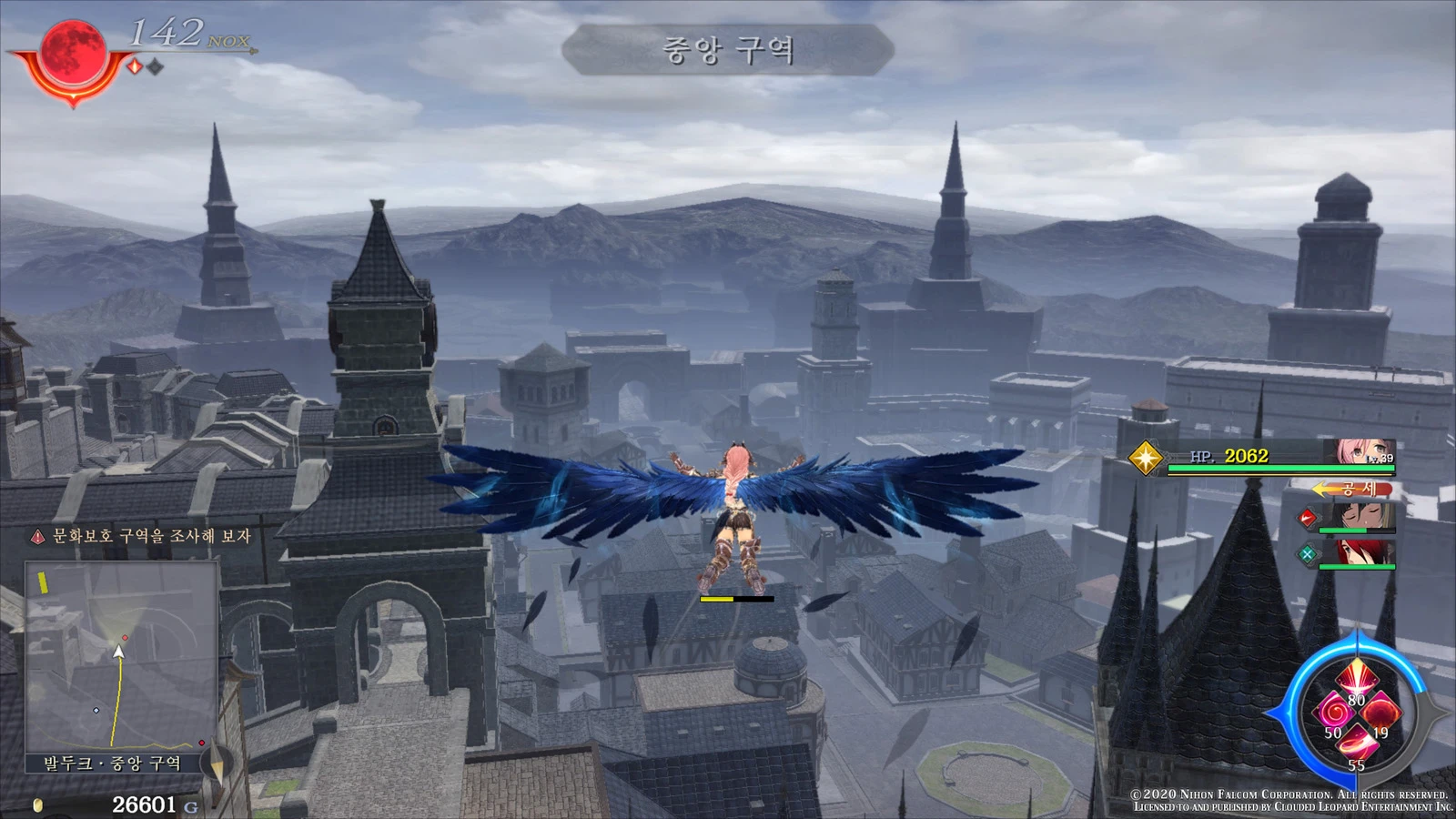Click the gold star attack-type icon
Image resolution: width=1456 pixels, height=819 pixels.
point(1145,457)
